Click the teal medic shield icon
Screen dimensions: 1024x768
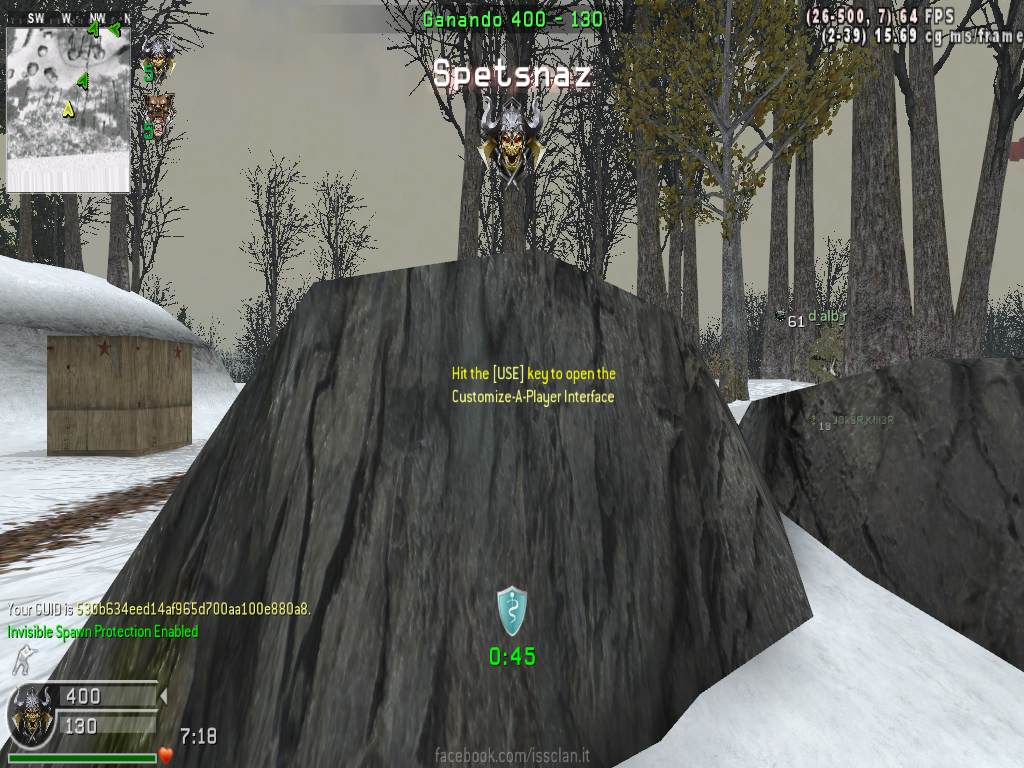(512, 610)
